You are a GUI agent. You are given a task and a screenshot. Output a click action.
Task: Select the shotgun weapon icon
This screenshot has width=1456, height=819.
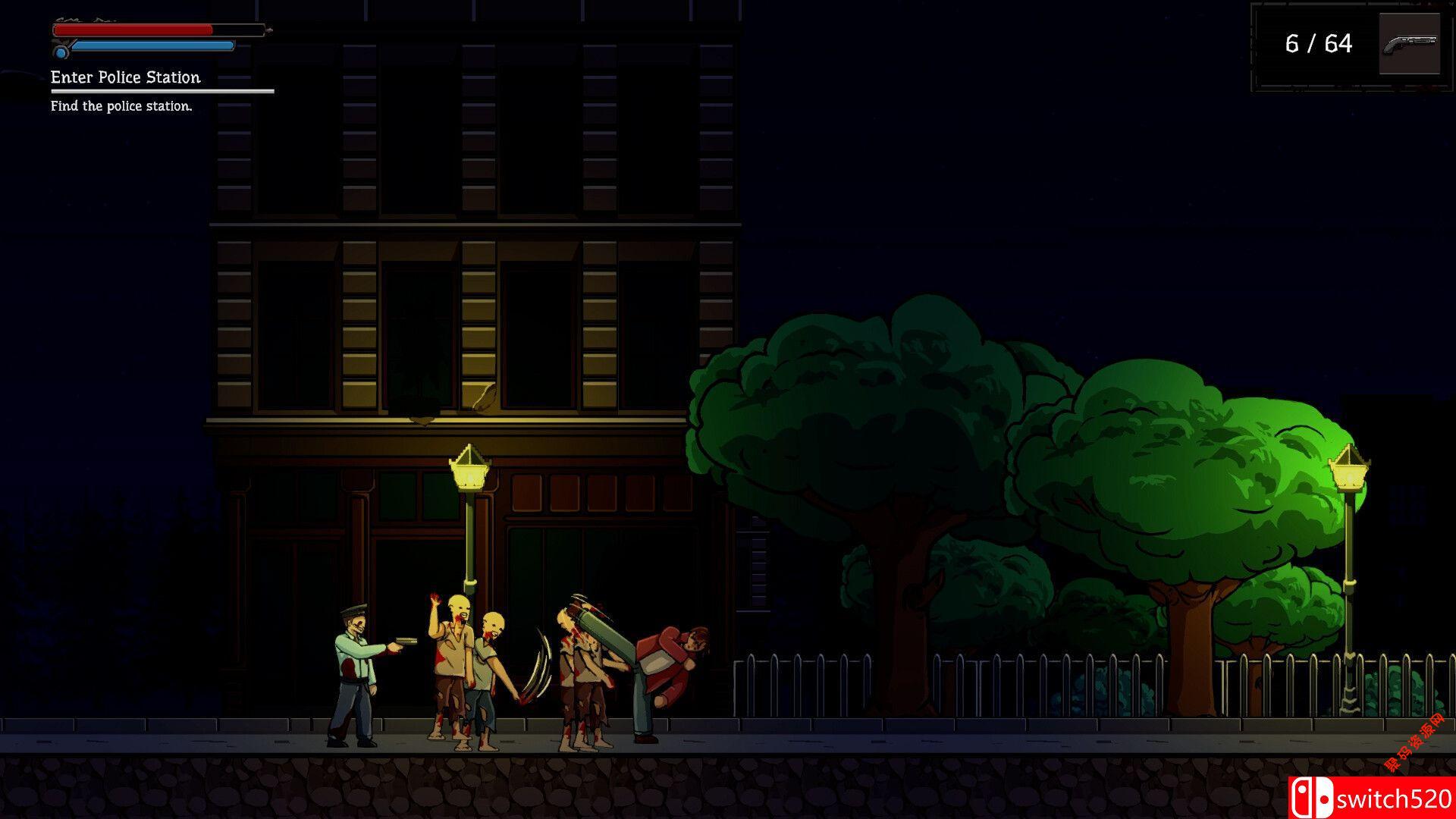click(x=1409, y=44)
